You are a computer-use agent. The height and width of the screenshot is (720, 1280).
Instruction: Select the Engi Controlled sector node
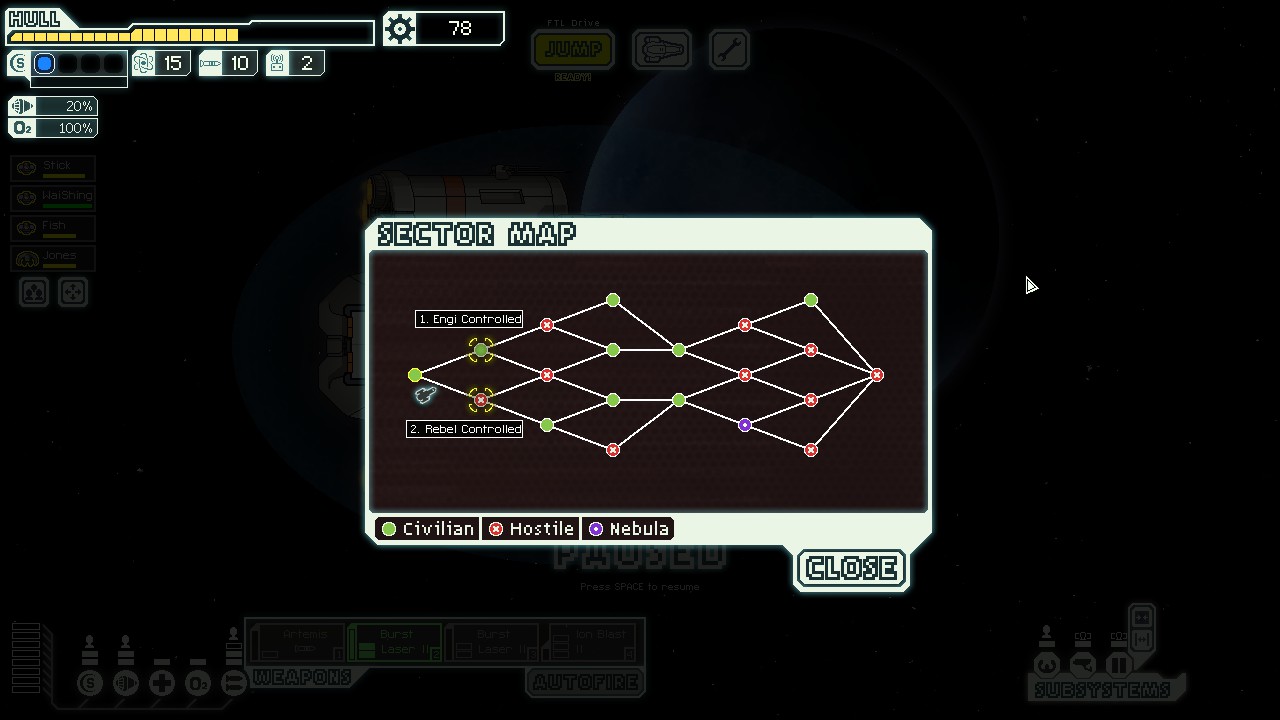pos(481,350)
